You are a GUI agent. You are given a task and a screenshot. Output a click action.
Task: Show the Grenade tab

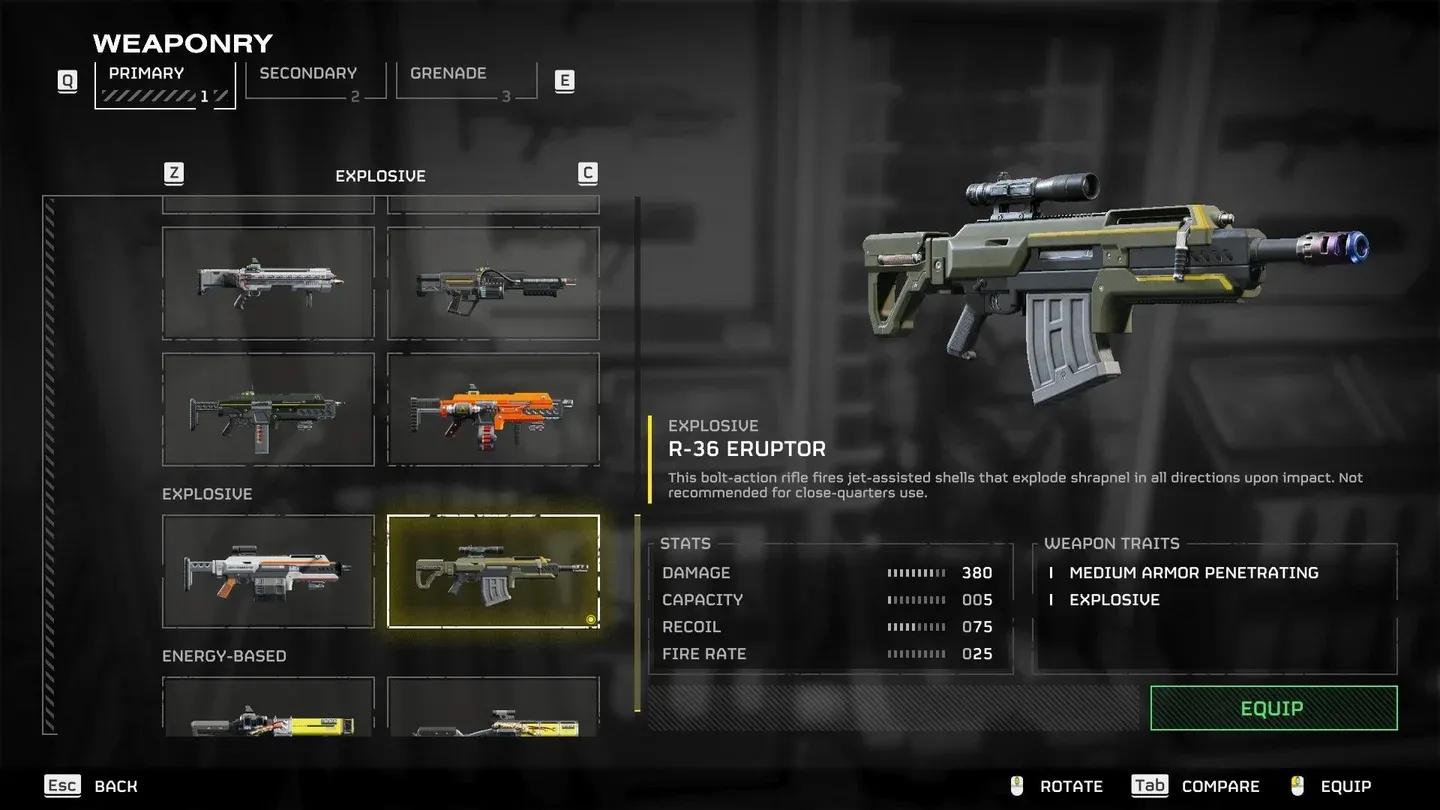pos(466,82)
